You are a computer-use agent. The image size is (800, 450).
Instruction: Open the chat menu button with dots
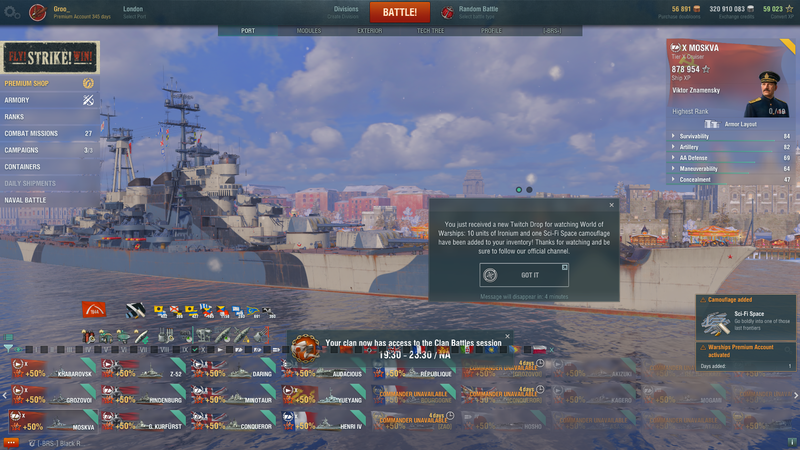[11, 441]
